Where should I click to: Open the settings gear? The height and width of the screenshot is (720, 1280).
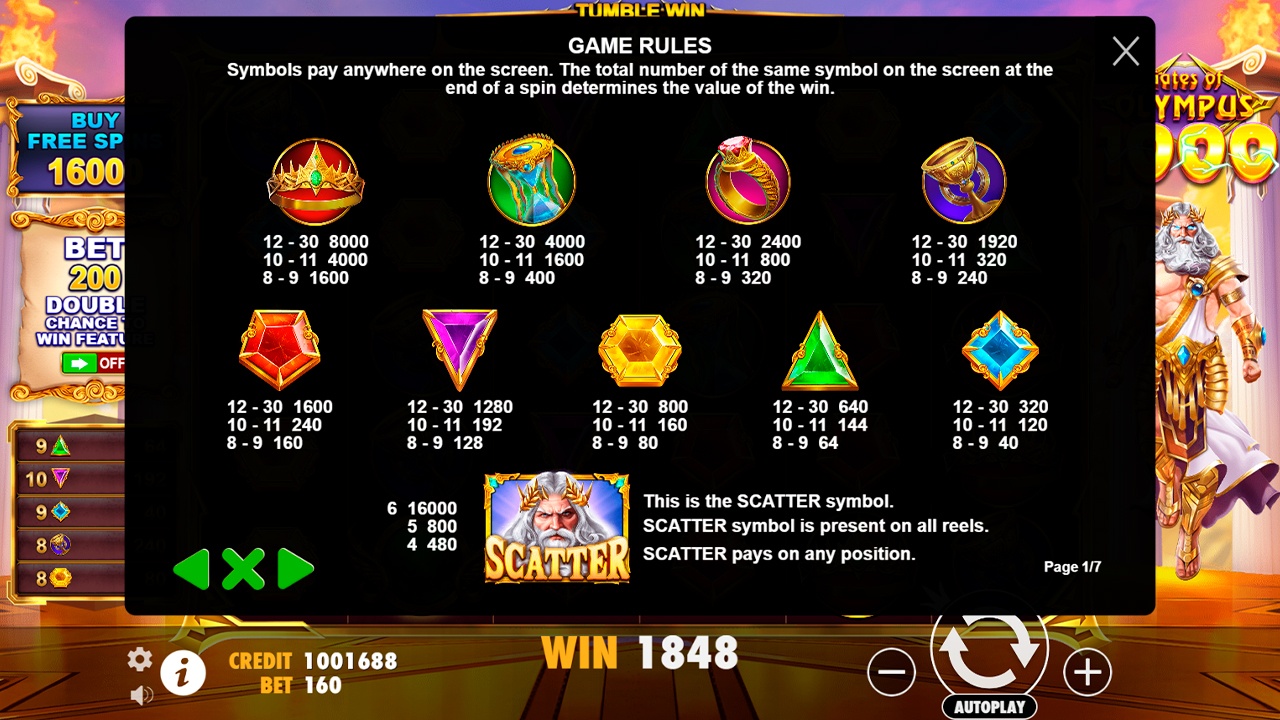click(140, 659)
